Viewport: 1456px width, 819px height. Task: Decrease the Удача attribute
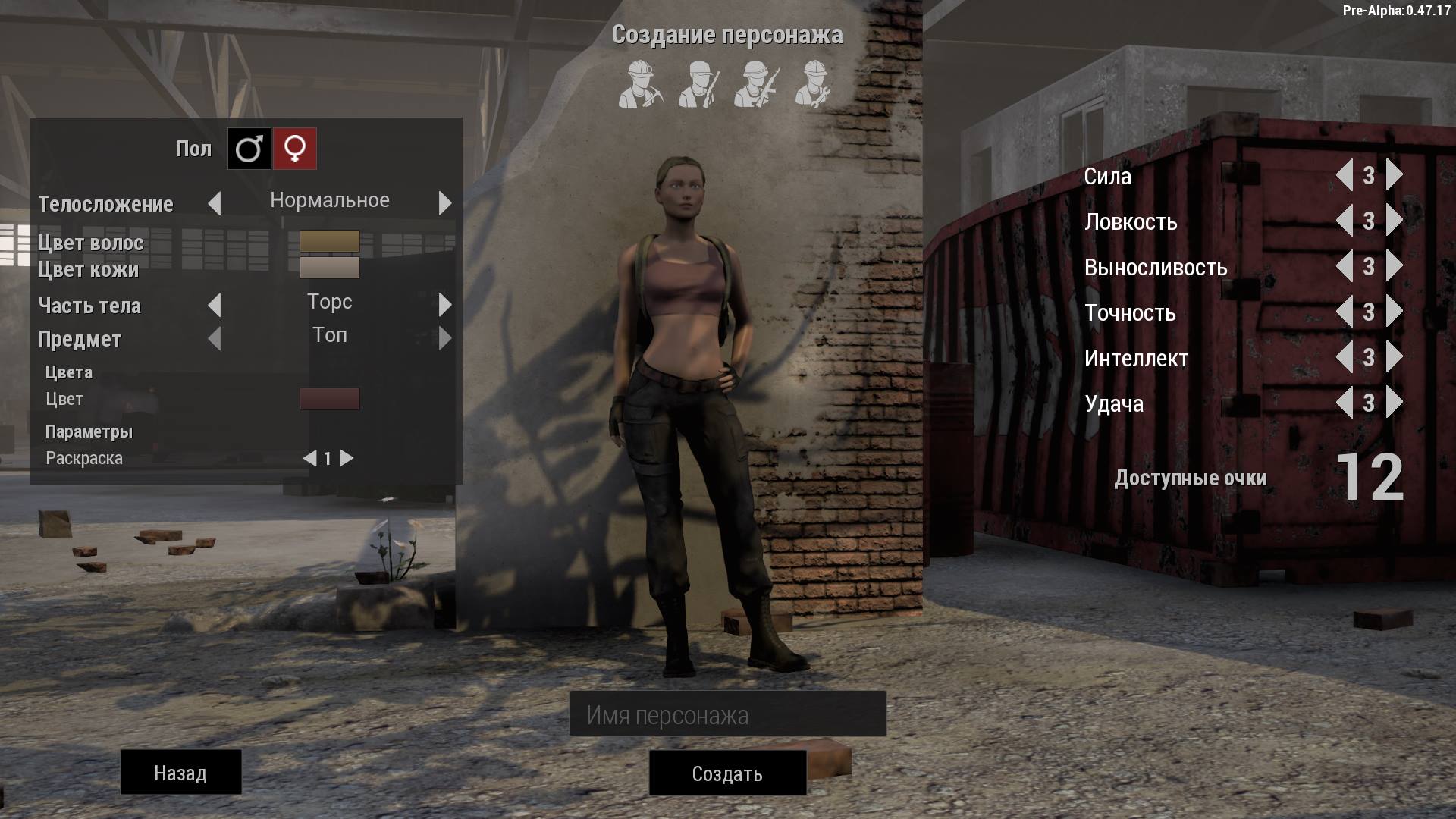1345,403
